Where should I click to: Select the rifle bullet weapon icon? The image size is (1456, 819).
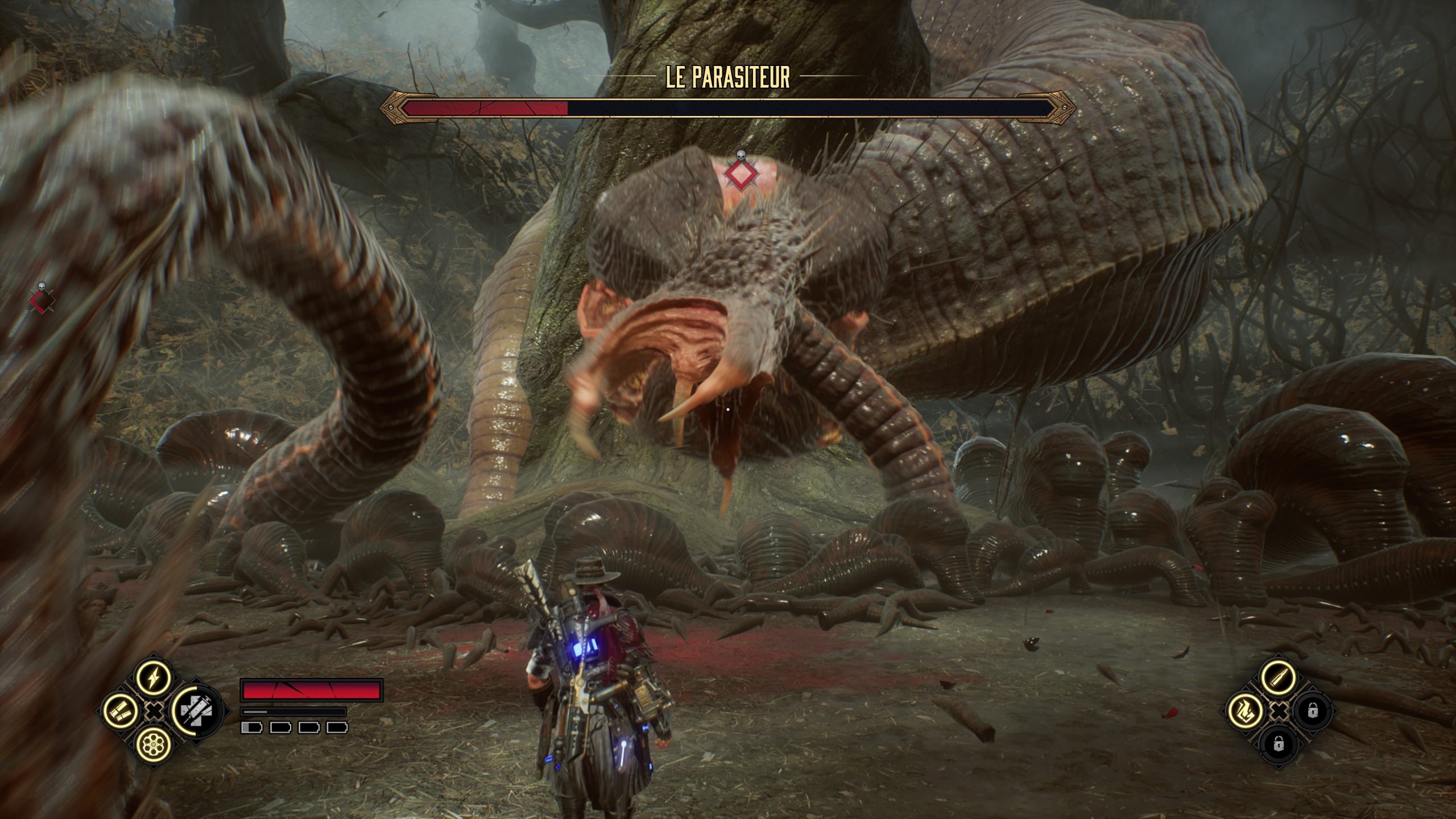click(x=1279, y=677)
